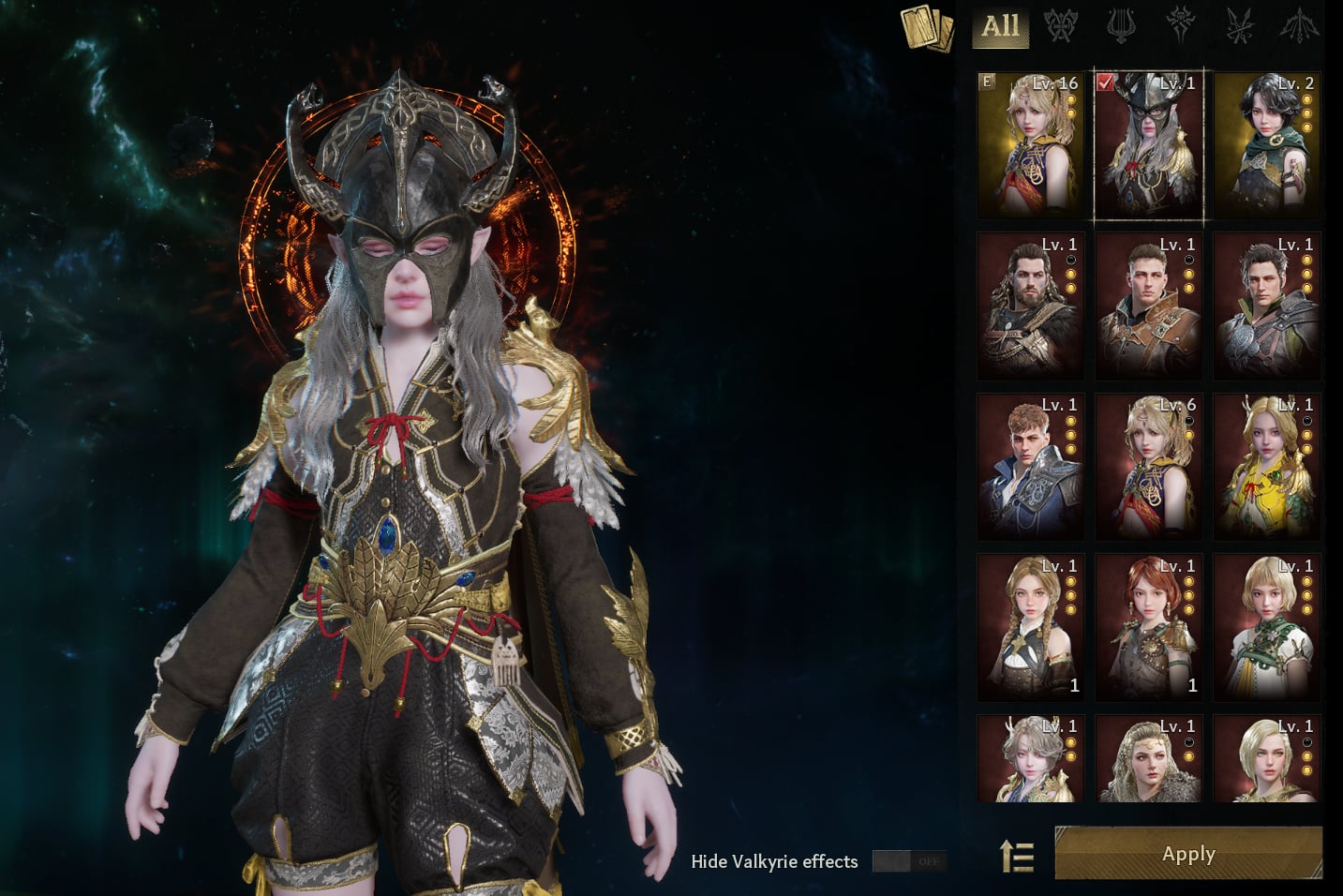Apply the selected avatar

1187,854
